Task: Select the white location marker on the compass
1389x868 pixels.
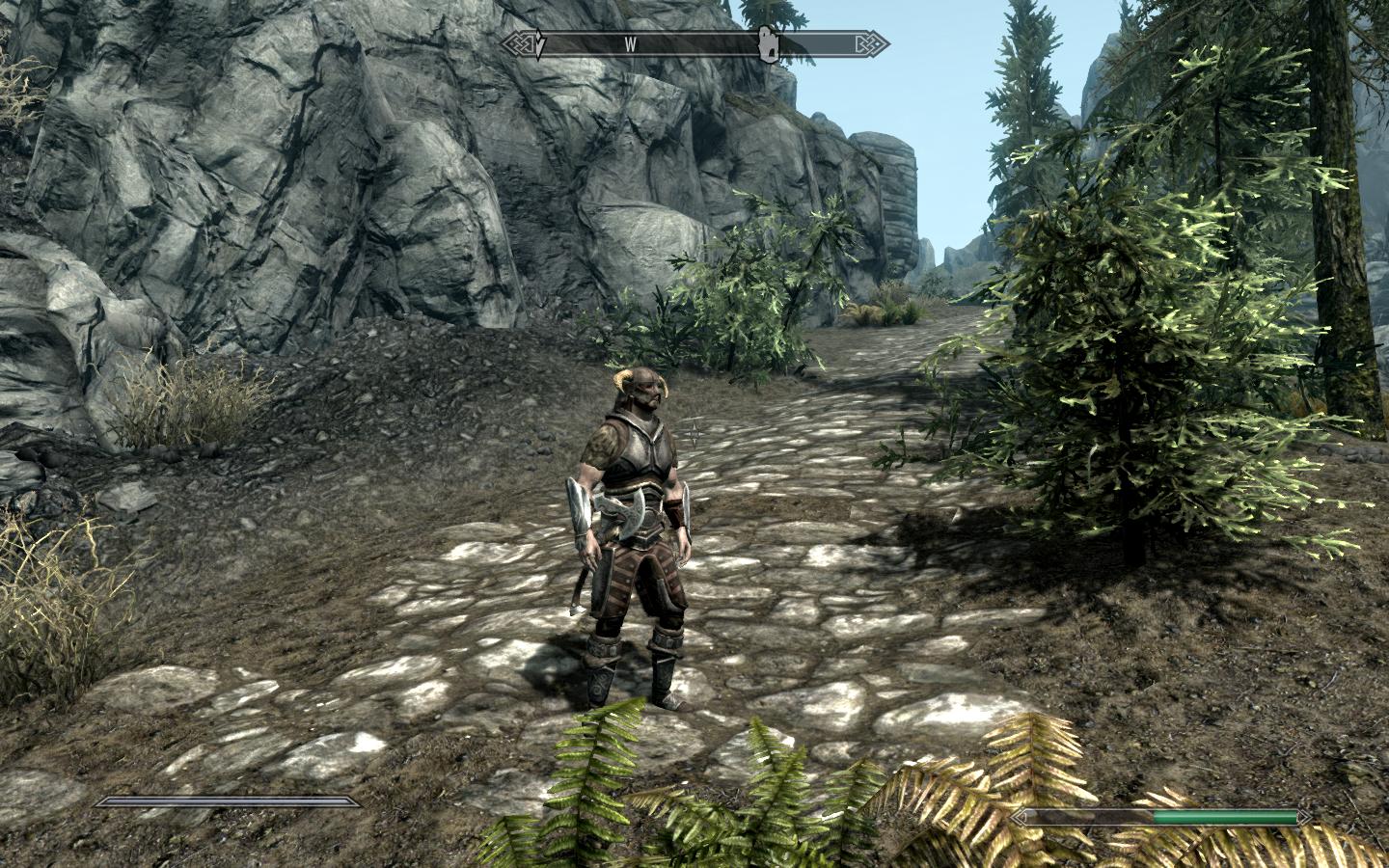Action: [768, 44]
